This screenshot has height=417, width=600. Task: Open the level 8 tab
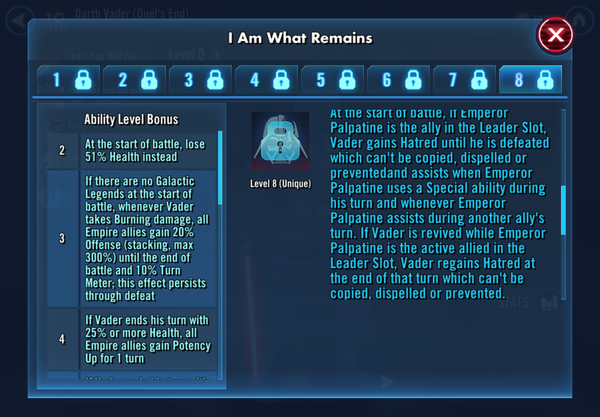pos(529,80)
